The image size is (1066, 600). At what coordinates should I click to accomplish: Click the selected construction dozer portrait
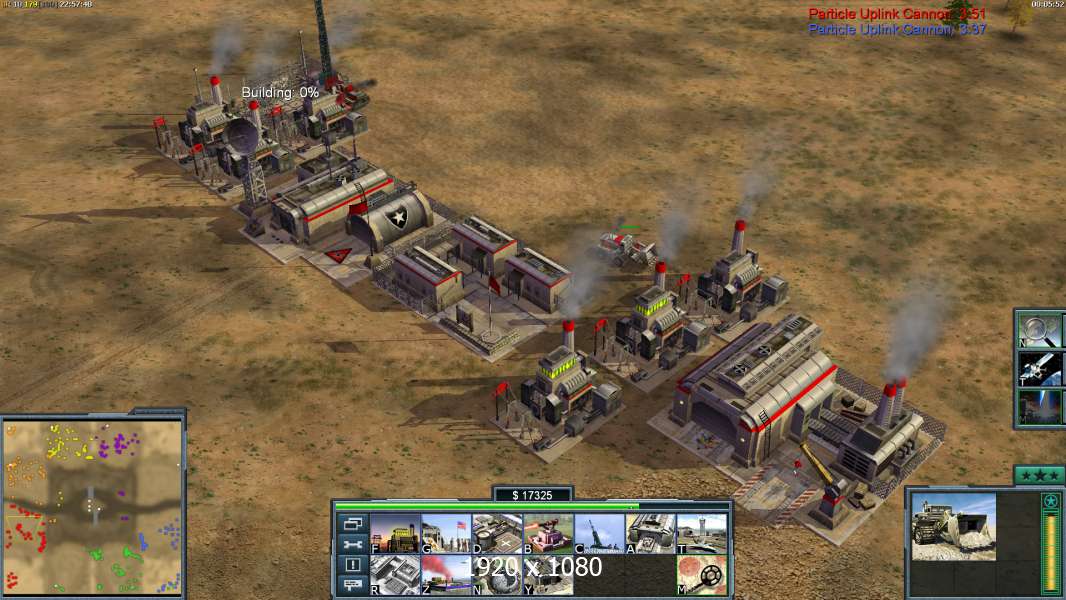point(954,526)
